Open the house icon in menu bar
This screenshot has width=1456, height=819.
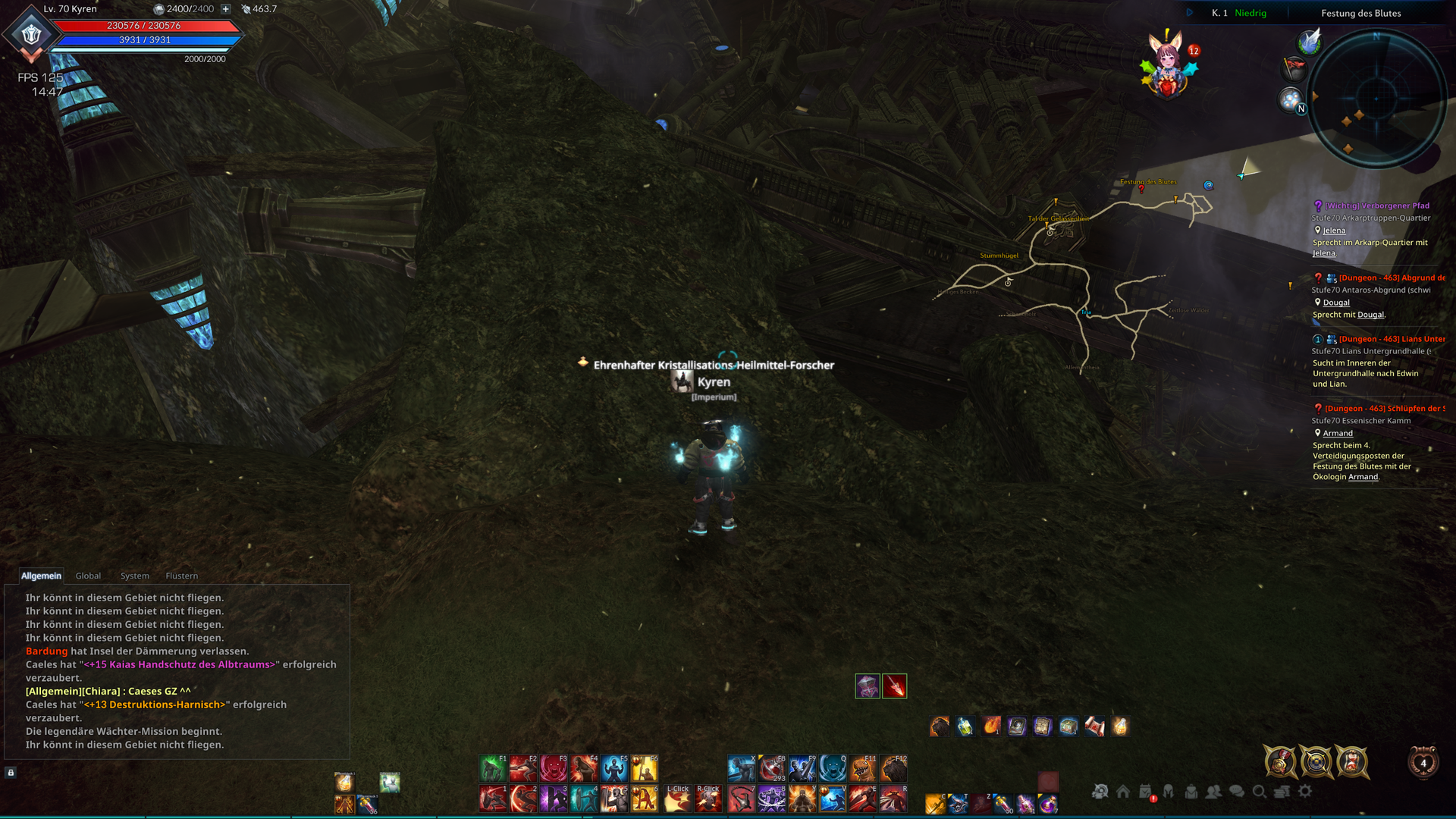[x=1123, y=791]
